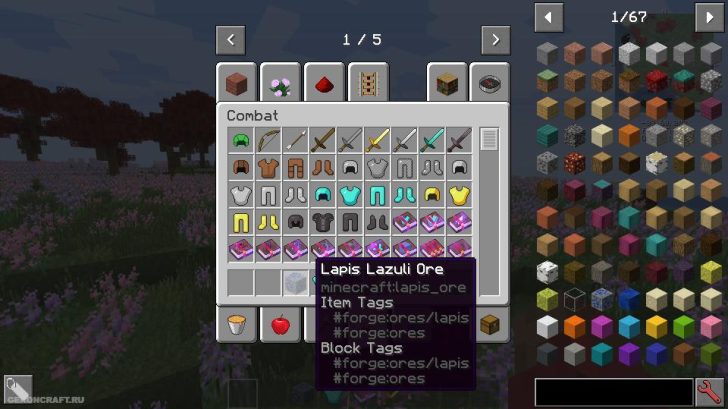Show the previous JEI item page
The width and height of the screenshot is (728, 409).
pos(548,17)
